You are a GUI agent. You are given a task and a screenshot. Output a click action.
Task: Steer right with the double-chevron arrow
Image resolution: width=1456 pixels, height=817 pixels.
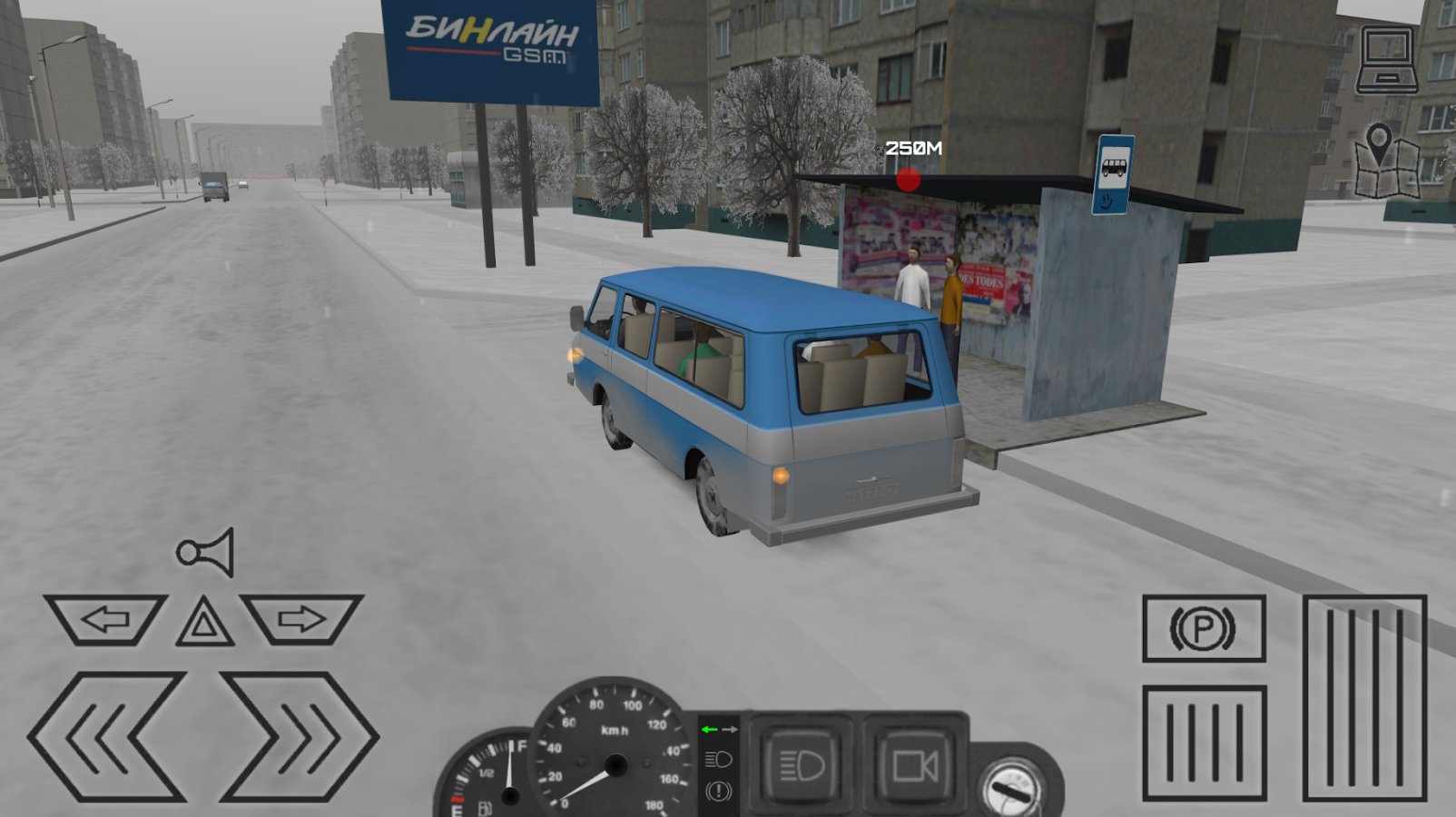[x=299, y=736]
